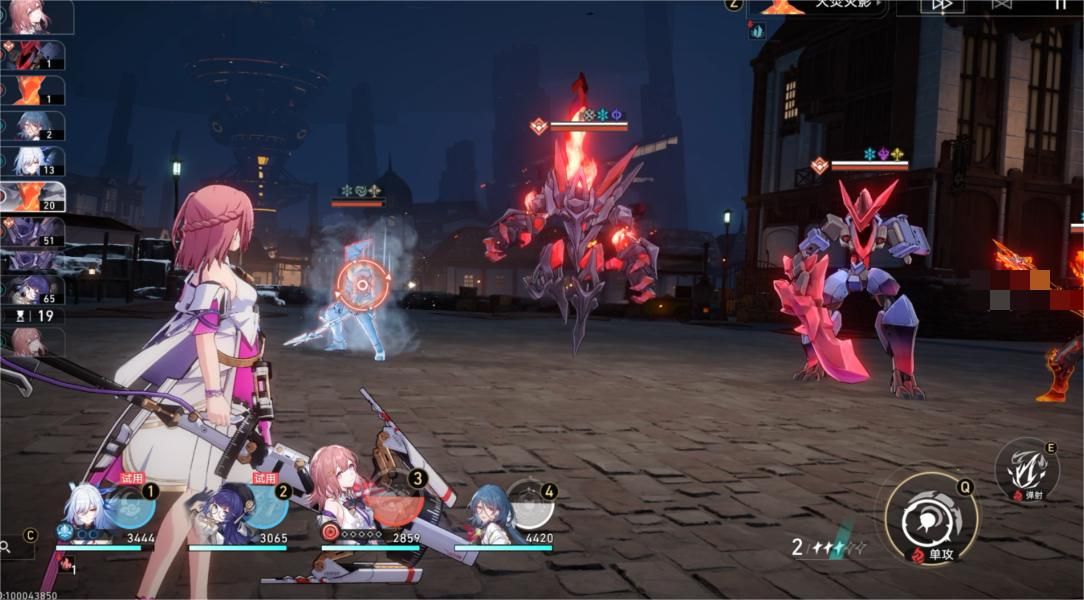This screenshot has width=1084, height=600.
Task: Open the enemy name panel at top
Action: (x=817, y=6)
